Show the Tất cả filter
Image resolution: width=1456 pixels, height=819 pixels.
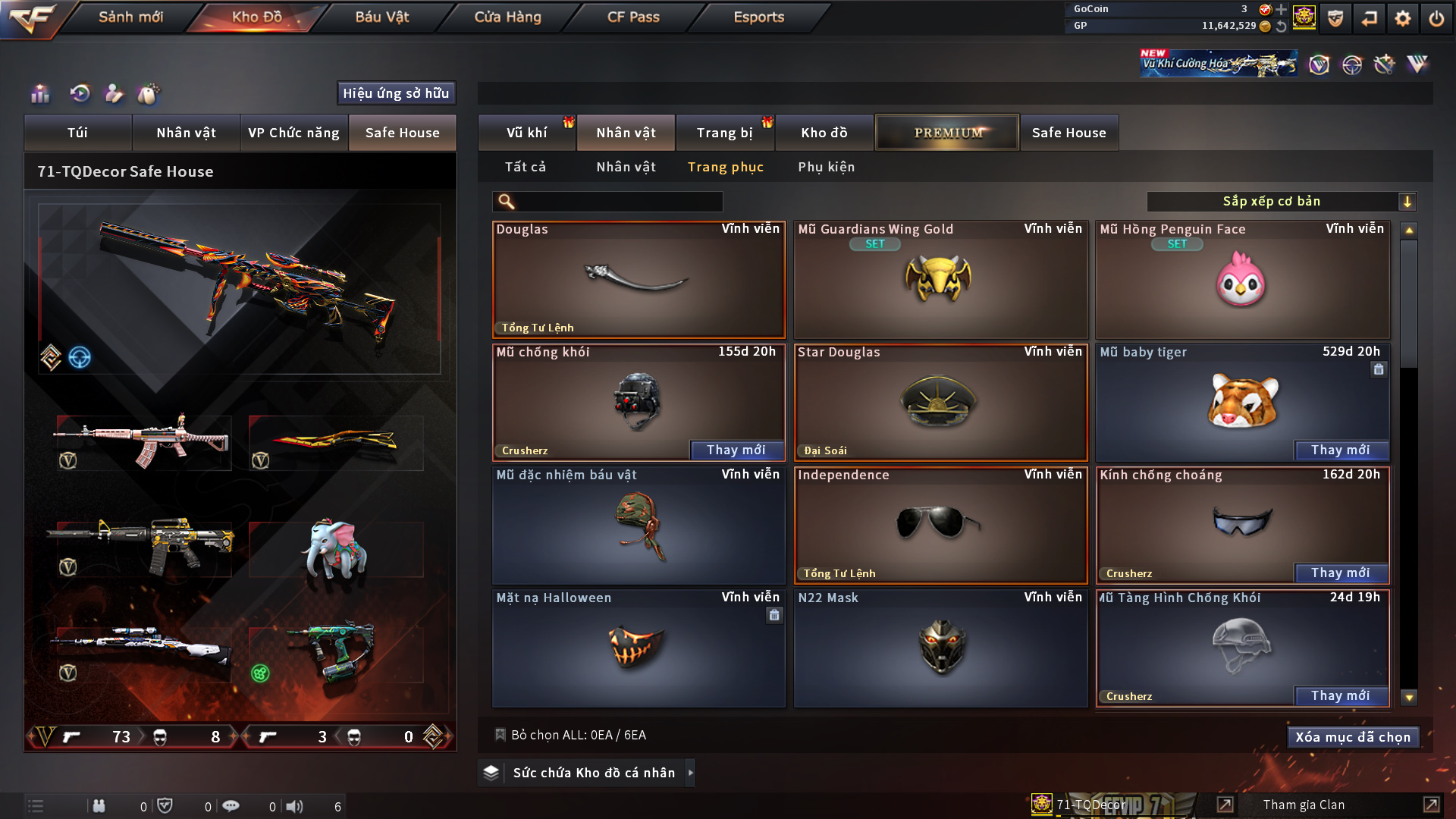(526, 167)
